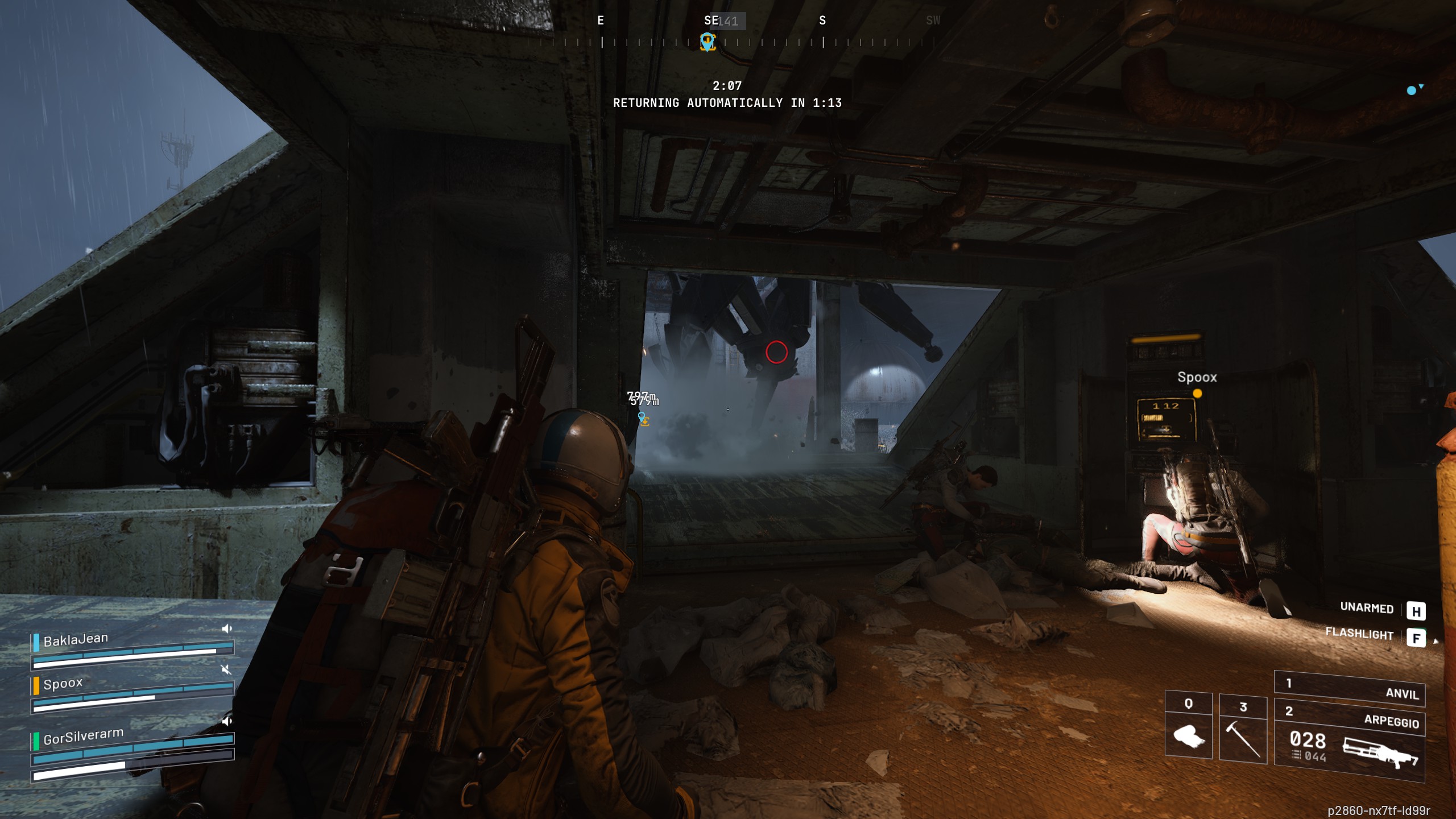Viewport: 1456px width, 819px height.
Task: Click the objective marker on the compass
Action: 708,42
